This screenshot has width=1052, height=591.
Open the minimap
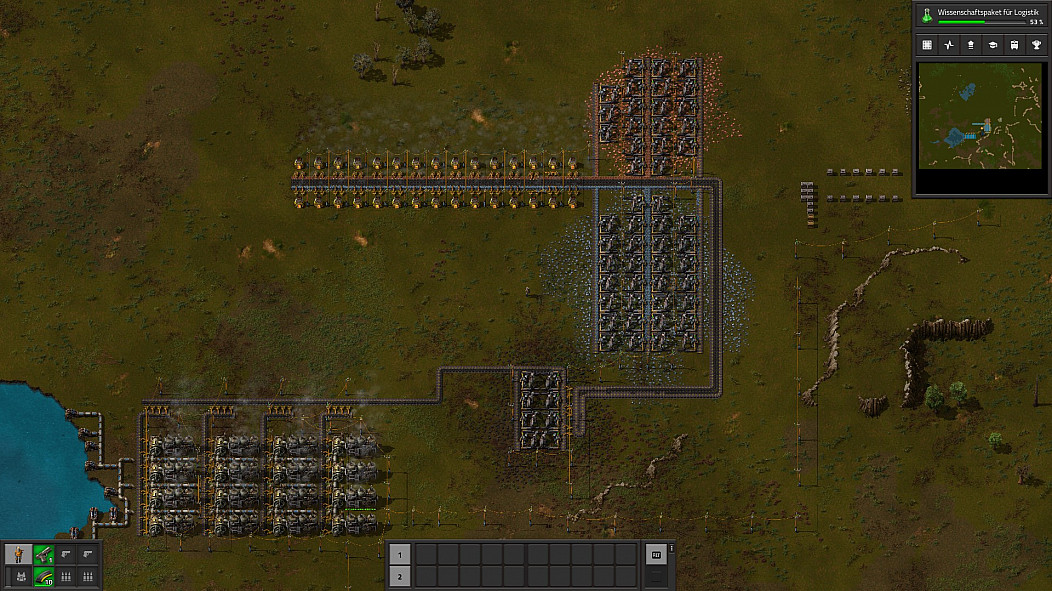tap(981, 117)
